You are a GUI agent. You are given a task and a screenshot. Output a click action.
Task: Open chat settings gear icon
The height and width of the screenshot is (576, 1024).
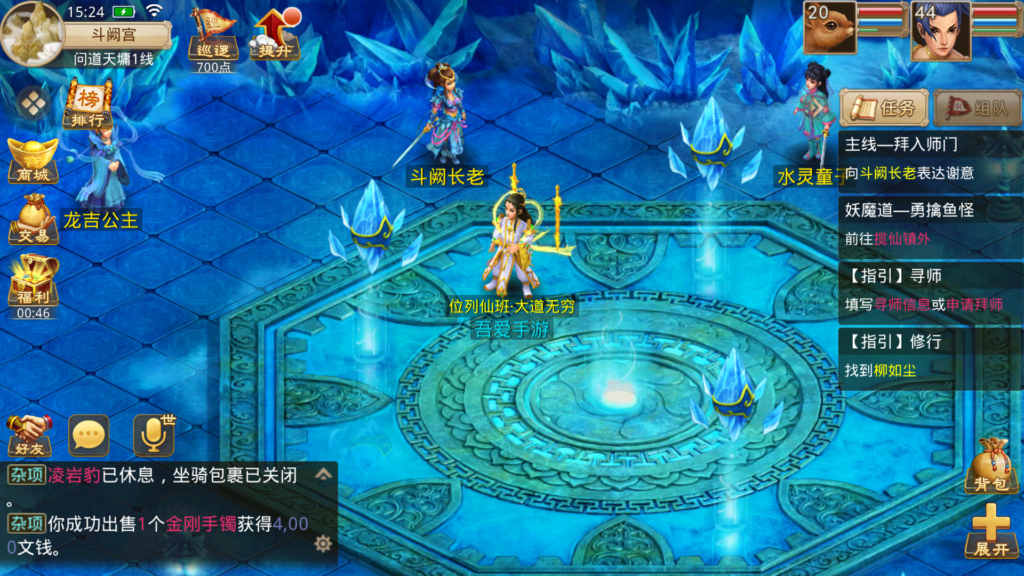(322, 543)
